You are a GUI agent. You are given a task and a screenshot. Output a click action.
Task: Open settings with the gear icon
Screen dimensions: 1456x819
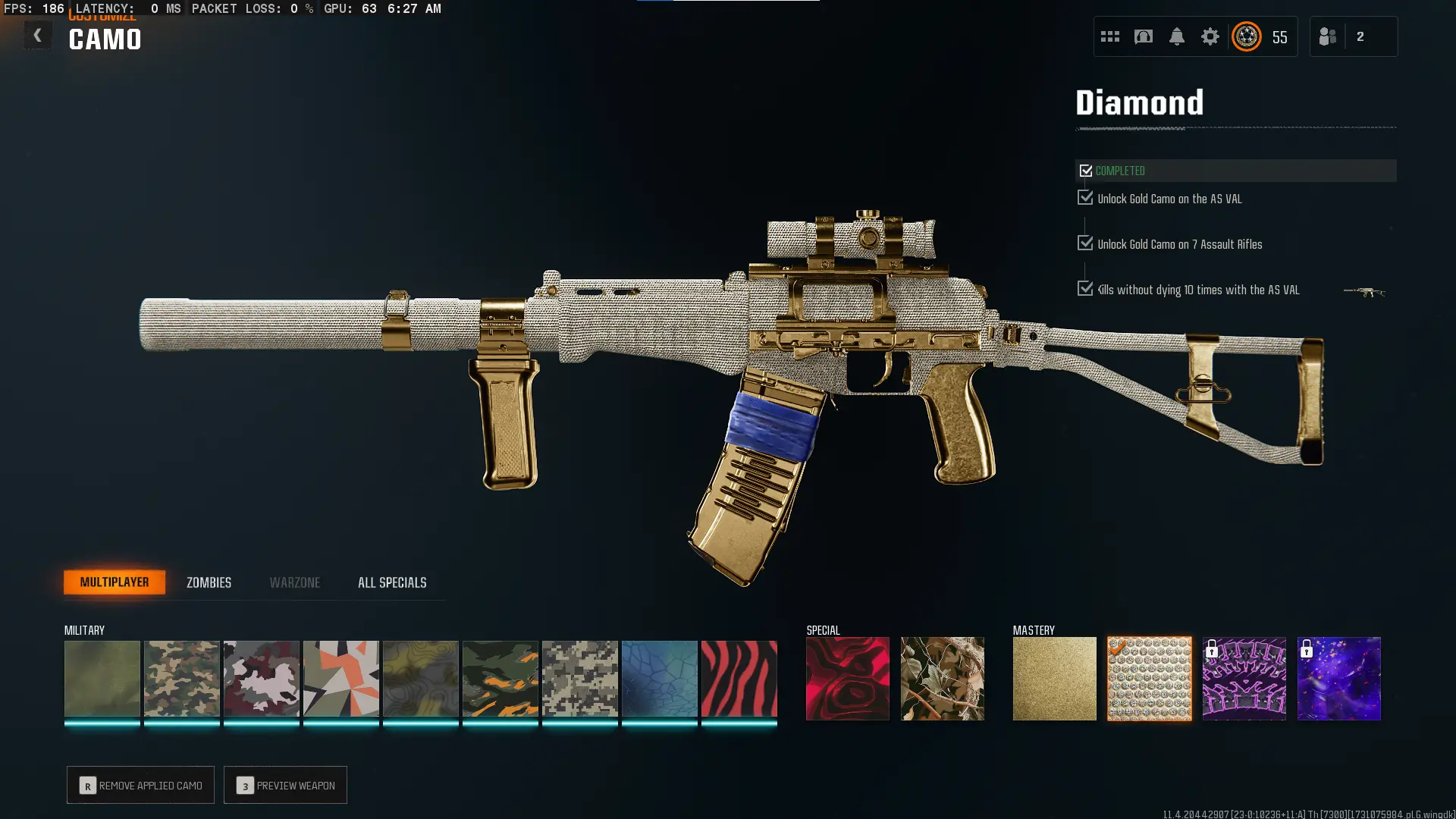click(1211, 36)
